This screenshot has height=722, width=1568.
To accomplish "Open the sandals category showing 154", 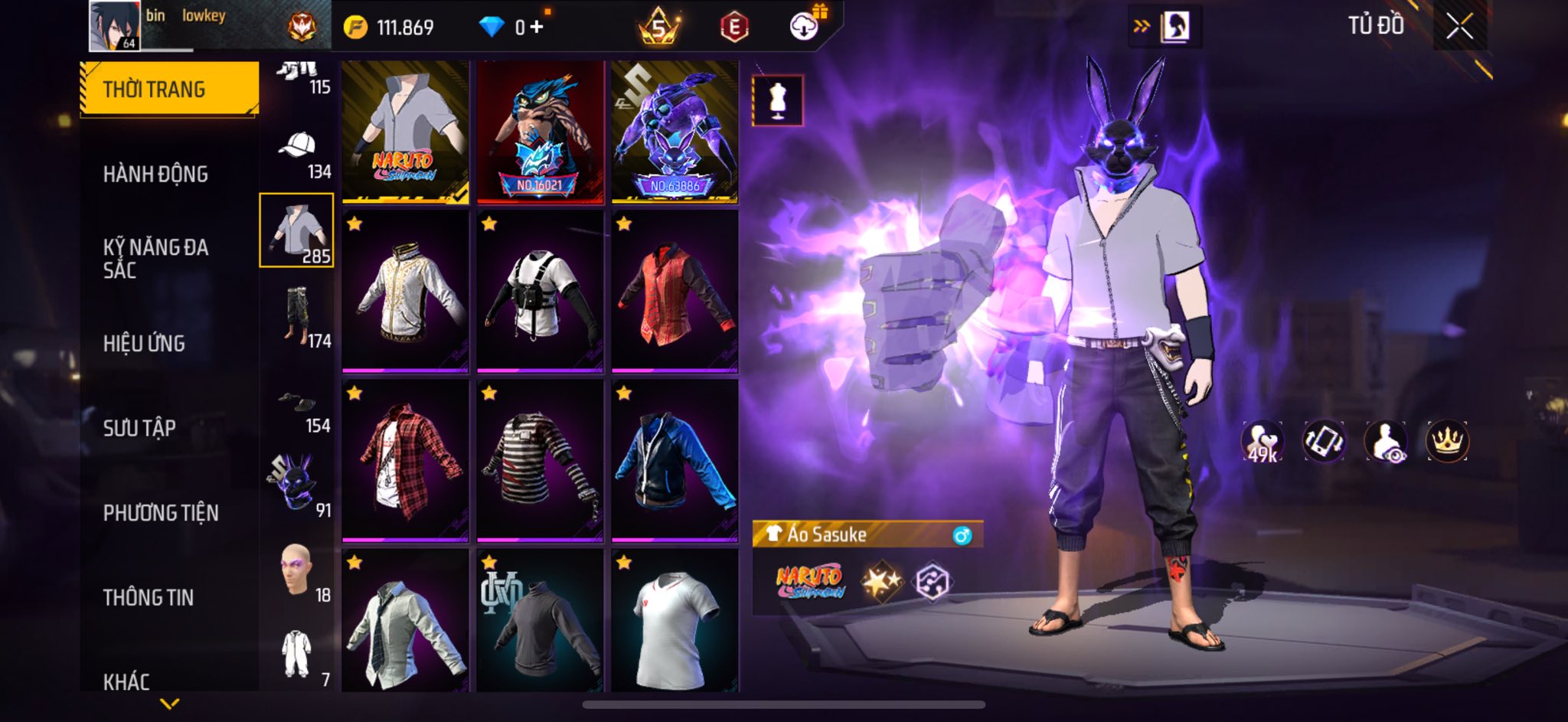I will coord(298,410).
